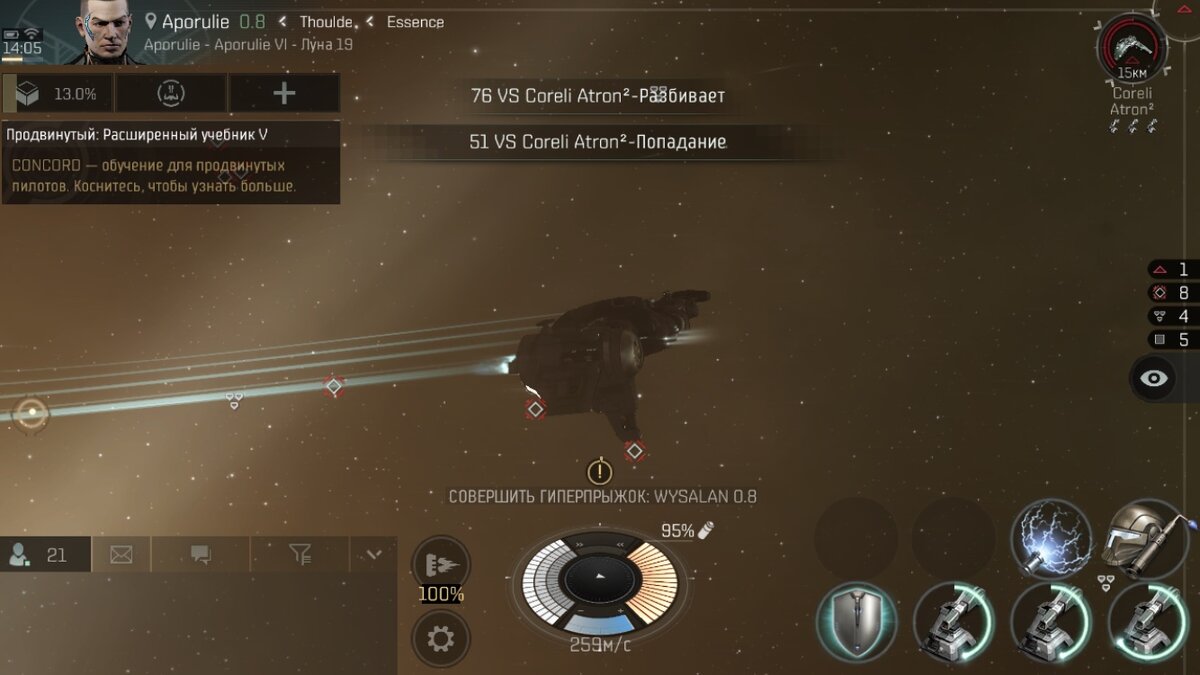Select the locked Coreli Atron target
The width and height of the screenshot is (1200, 675).
pyautogui.click(x=1132, y=47)
